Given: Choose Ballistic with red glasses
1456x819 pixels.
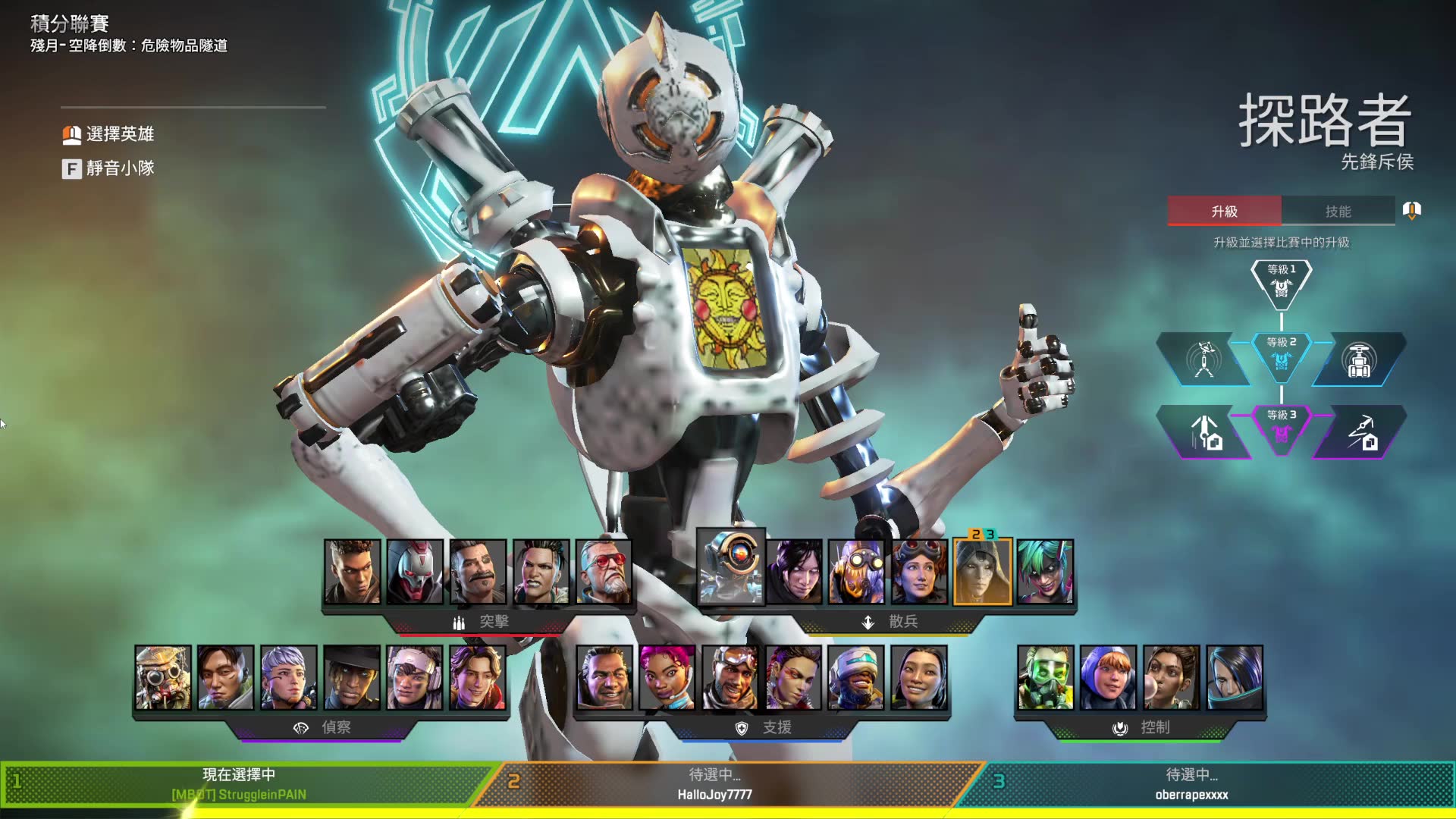Looking at the screenshot, I should tap(604, 572).
